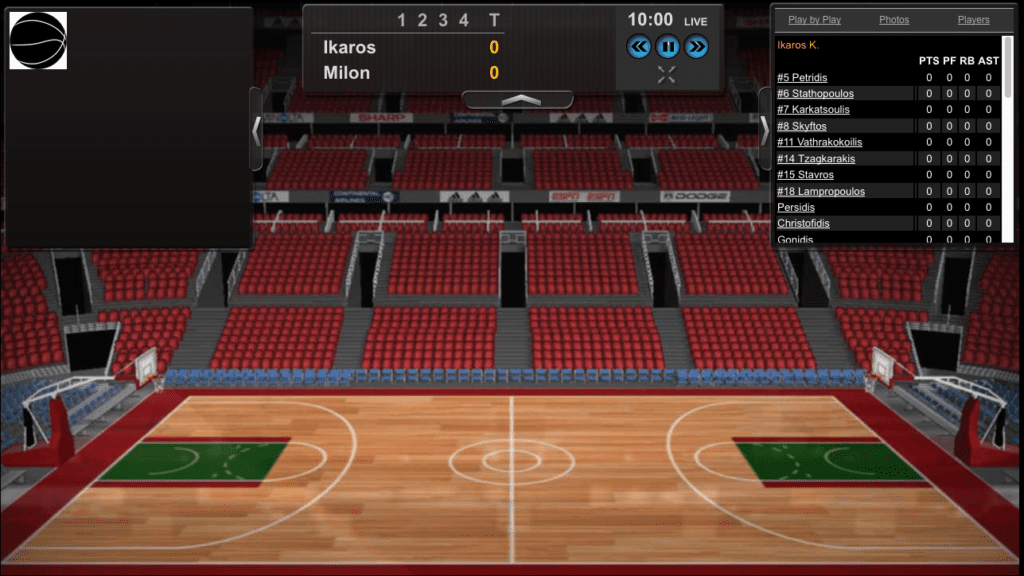Open the Play by Play tab

[814, 20]
